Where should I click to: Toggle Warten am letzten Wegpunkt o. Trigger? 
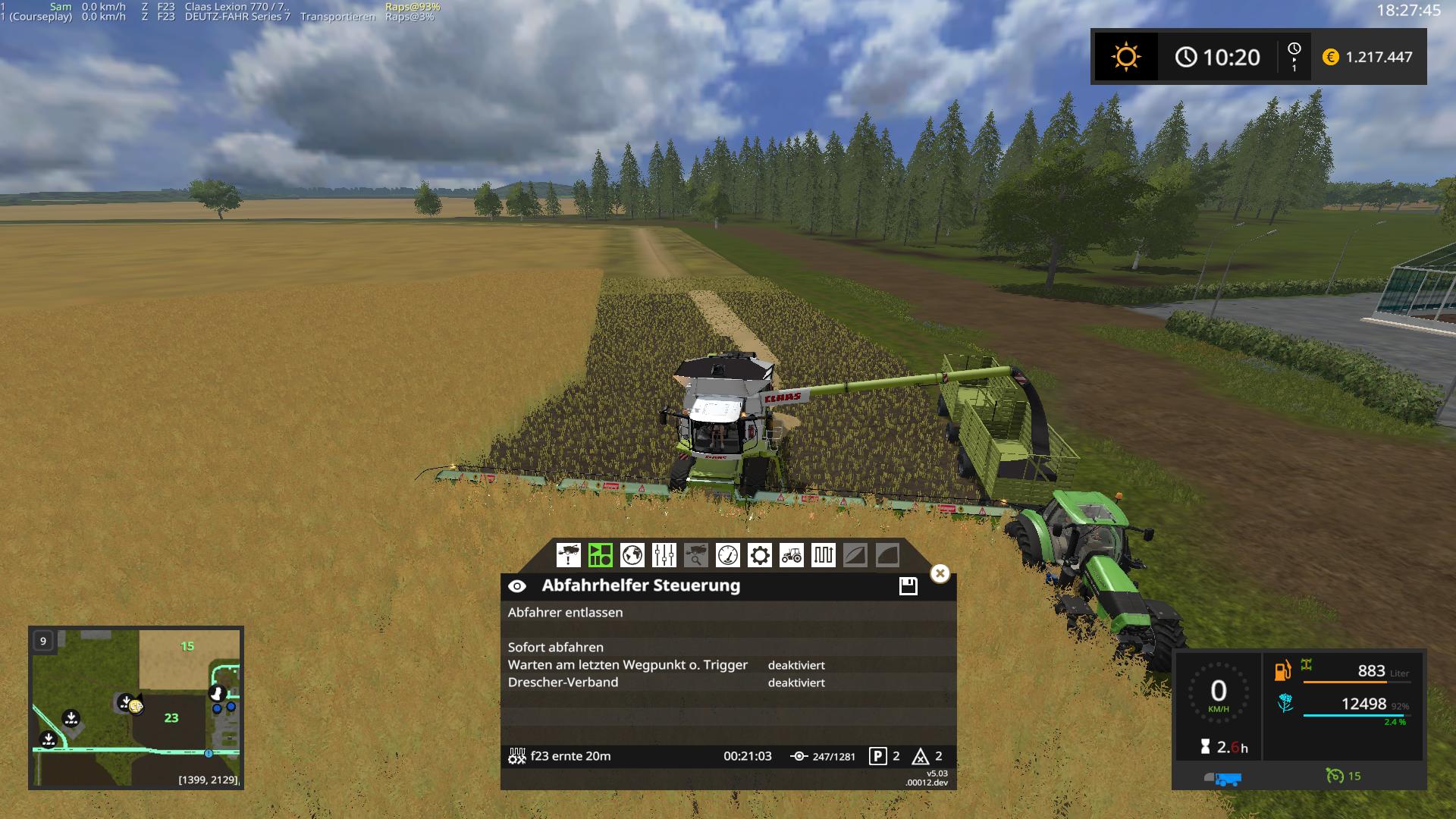point(628,665)
